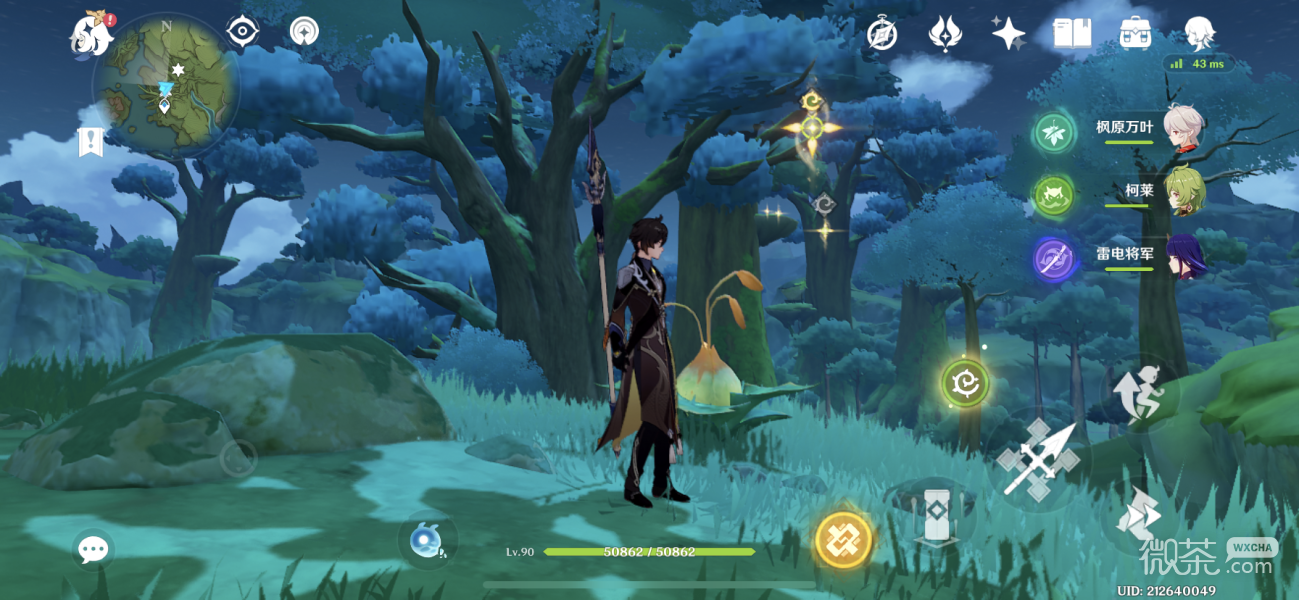The width and height of the screenshot is (1299, 600).
Task: Use the green elemental skill button
Action: point(965,383)
